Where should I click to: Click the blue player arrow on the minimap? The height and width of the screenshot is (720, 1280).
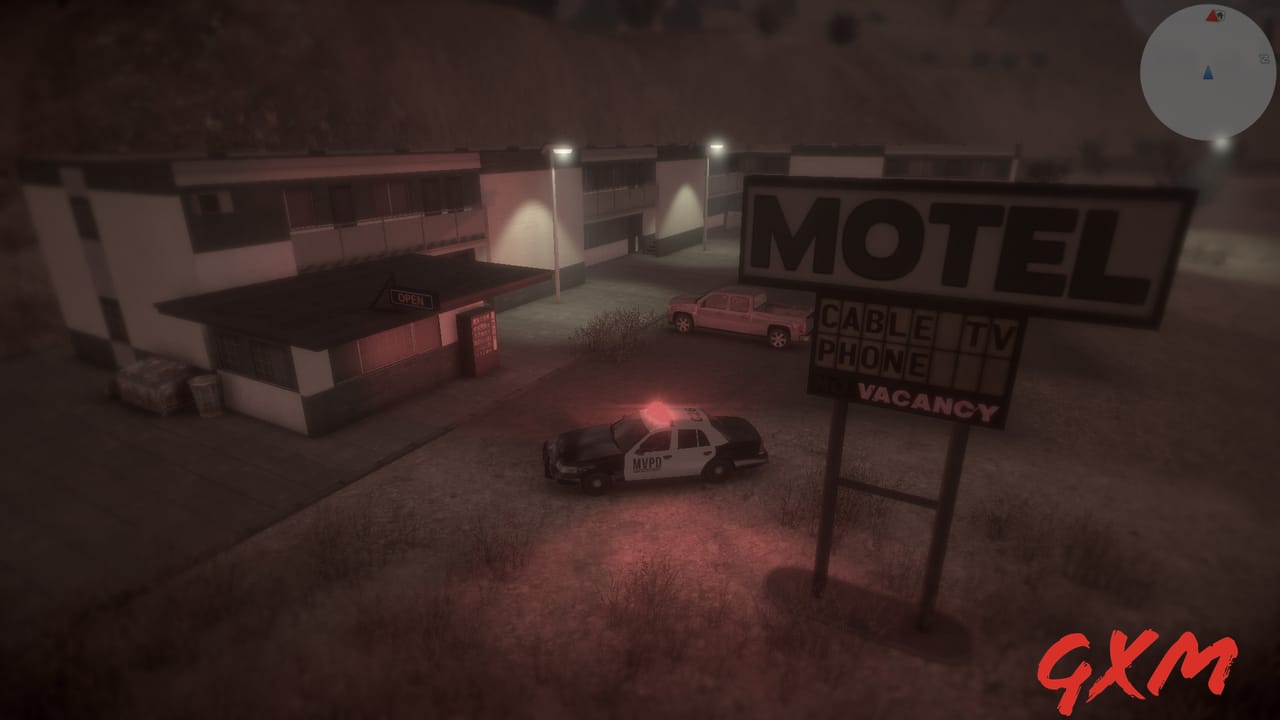coord(1208,73)
